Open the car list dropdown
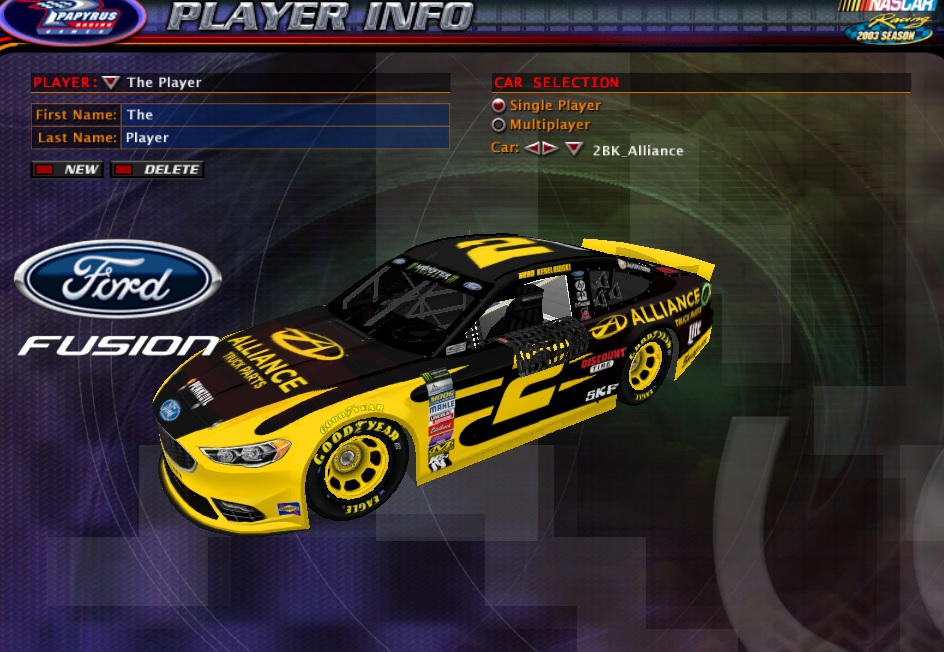 point(573,149)
